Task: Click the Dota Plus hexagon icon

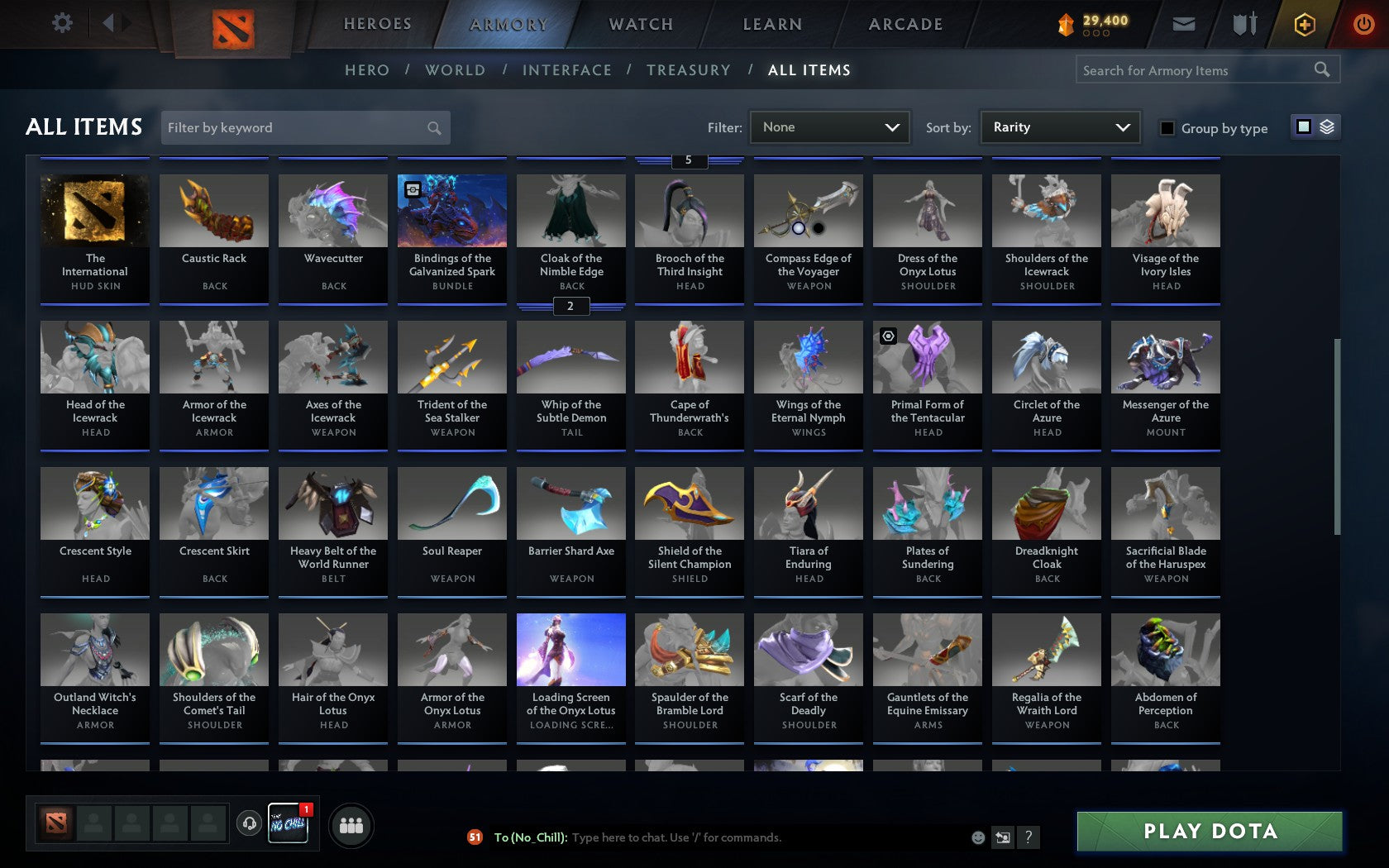Action: click(1305, 25)
